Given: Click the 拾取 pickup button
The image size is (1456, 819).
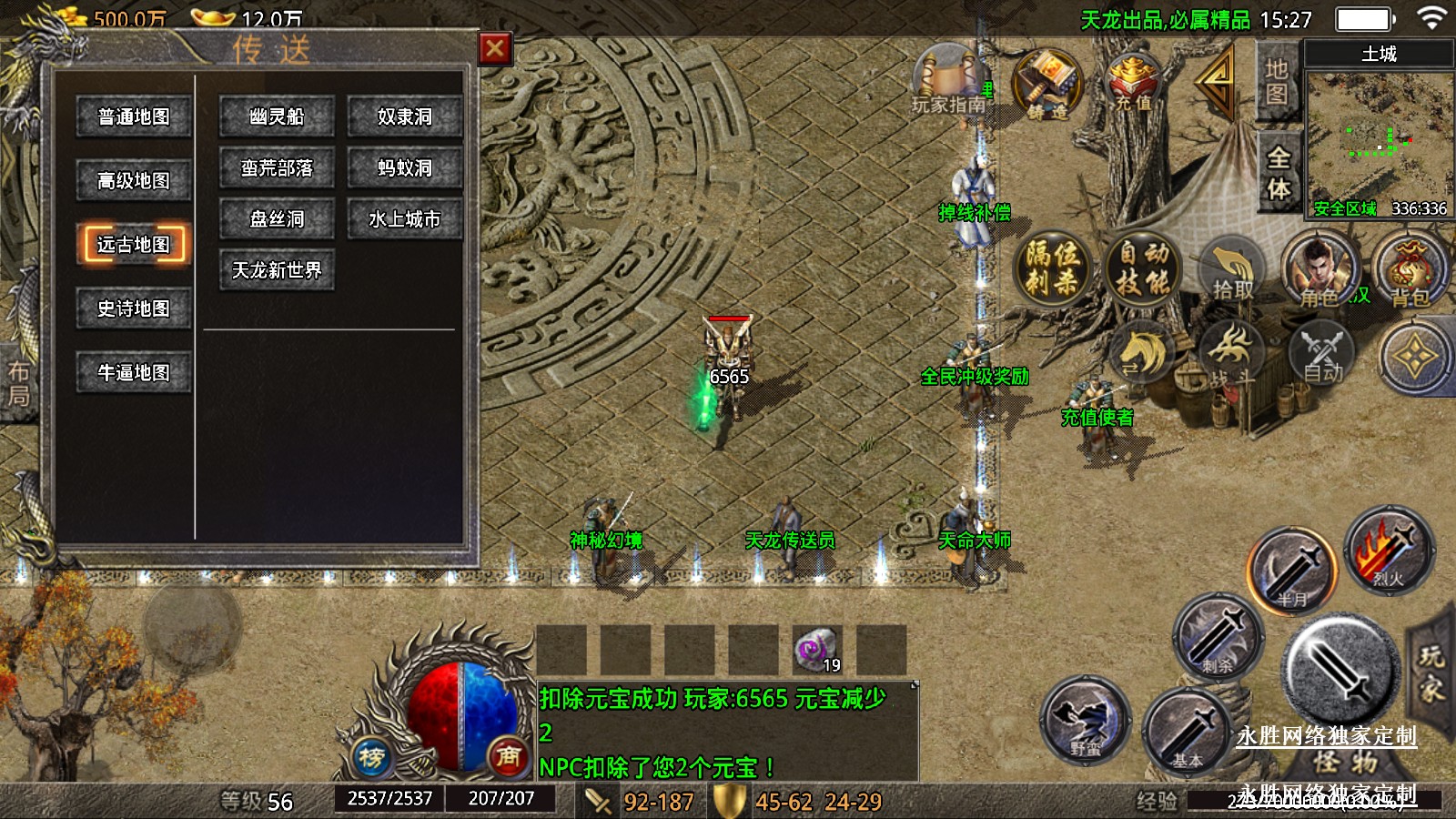Looking at the screenshot, I should coord(1232,270).
